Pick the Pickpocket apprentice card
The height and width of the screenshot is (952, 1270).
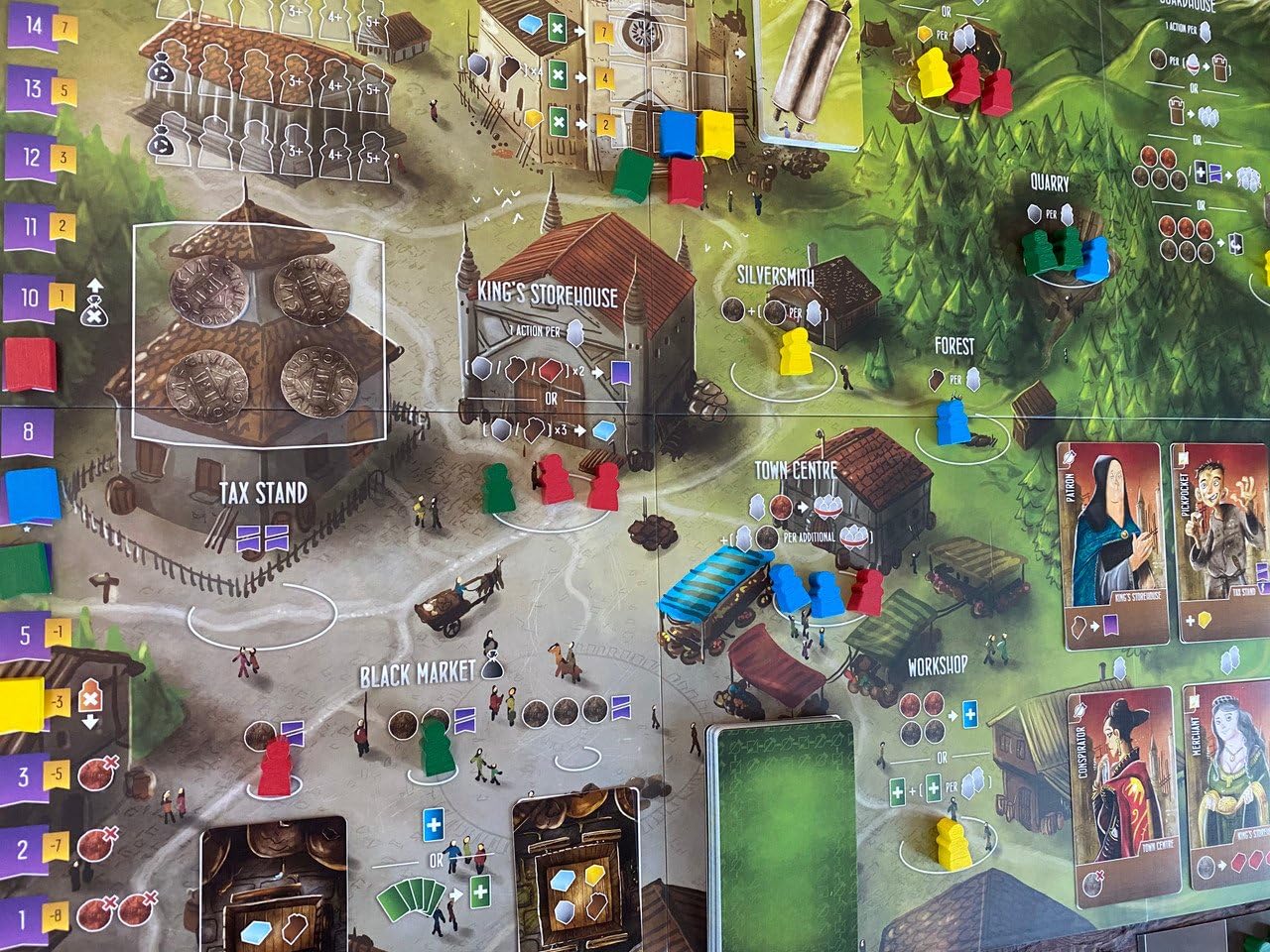[x=1220, y=542]
